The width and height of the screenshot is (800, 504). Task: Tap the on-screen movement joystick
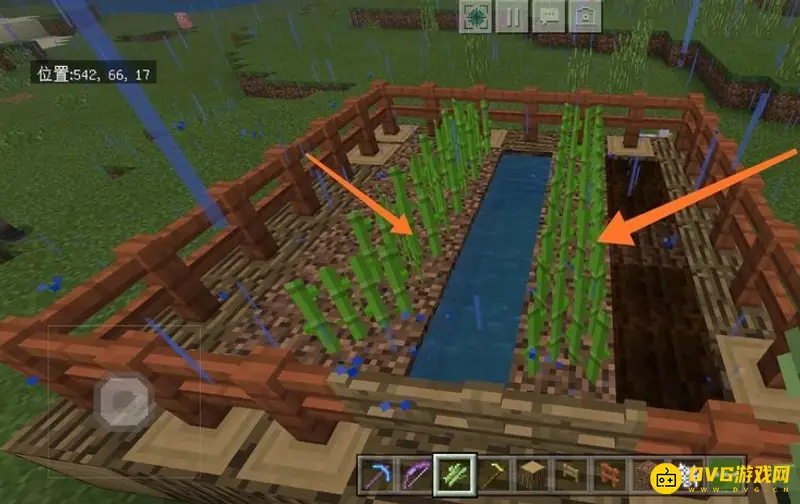[123, 402]
